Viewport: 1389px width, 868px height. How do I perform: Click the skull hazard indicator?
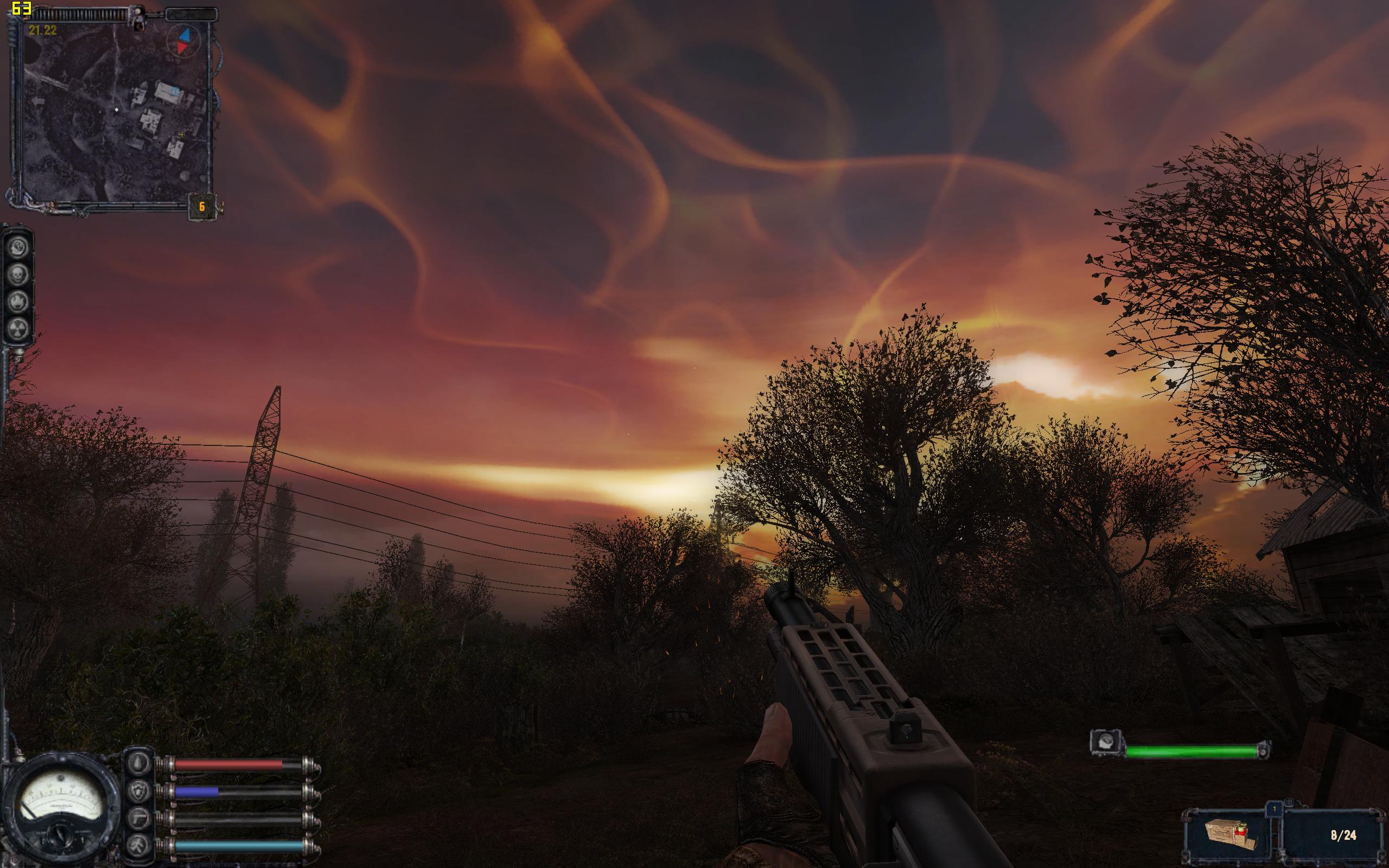pyautogui.click(x=18, y=275)
